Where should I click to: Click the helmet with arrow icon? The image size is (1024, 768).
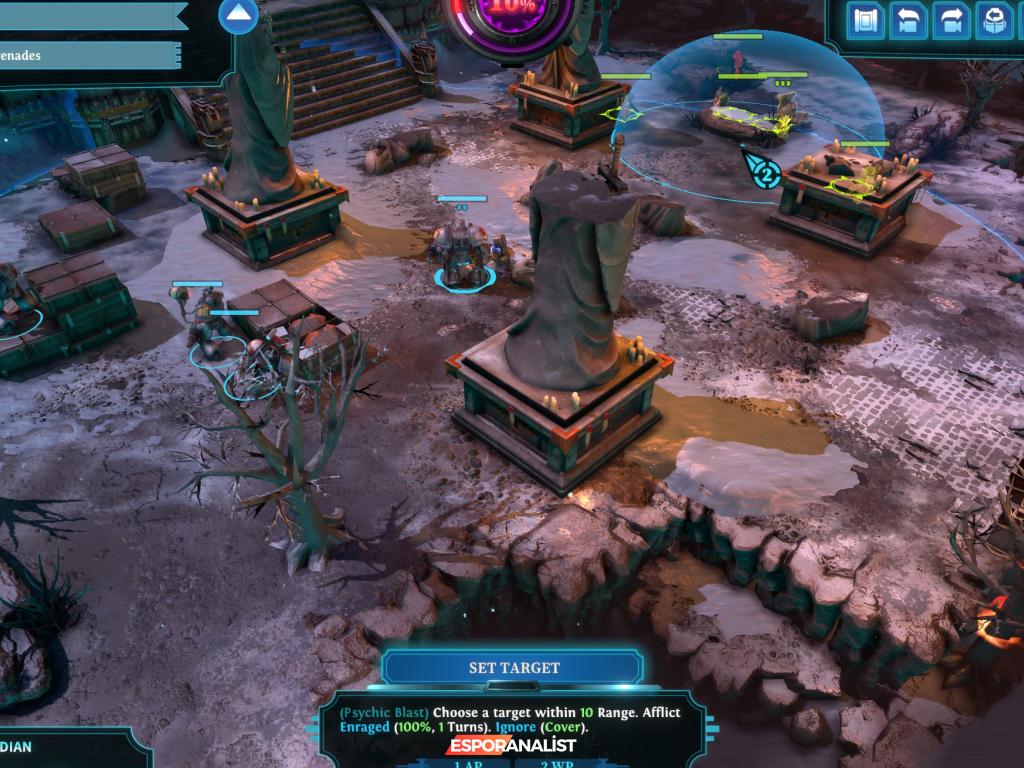tap(993, 20)
